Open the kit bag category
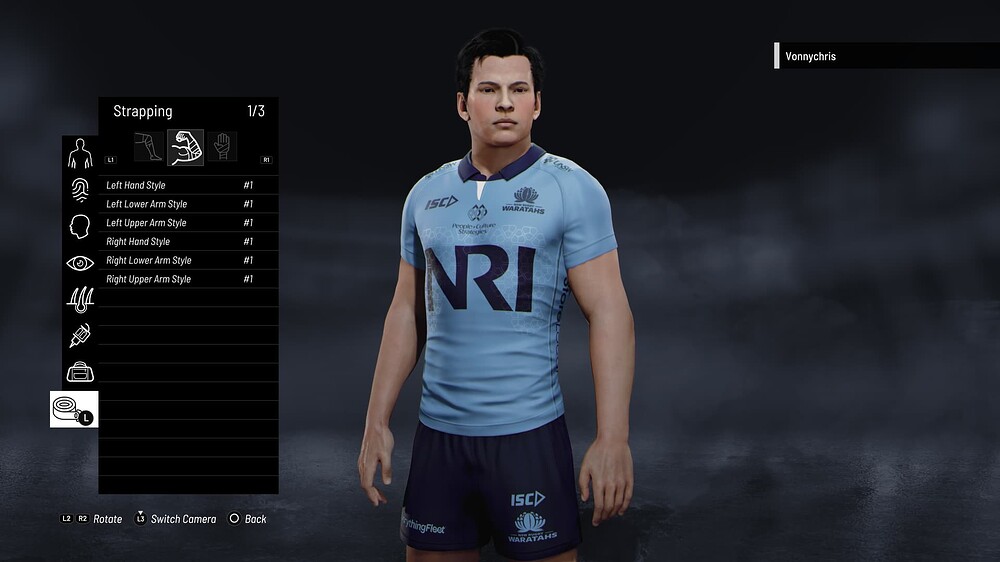Viewport: 1000px width, 562px height. pos(80,372)
